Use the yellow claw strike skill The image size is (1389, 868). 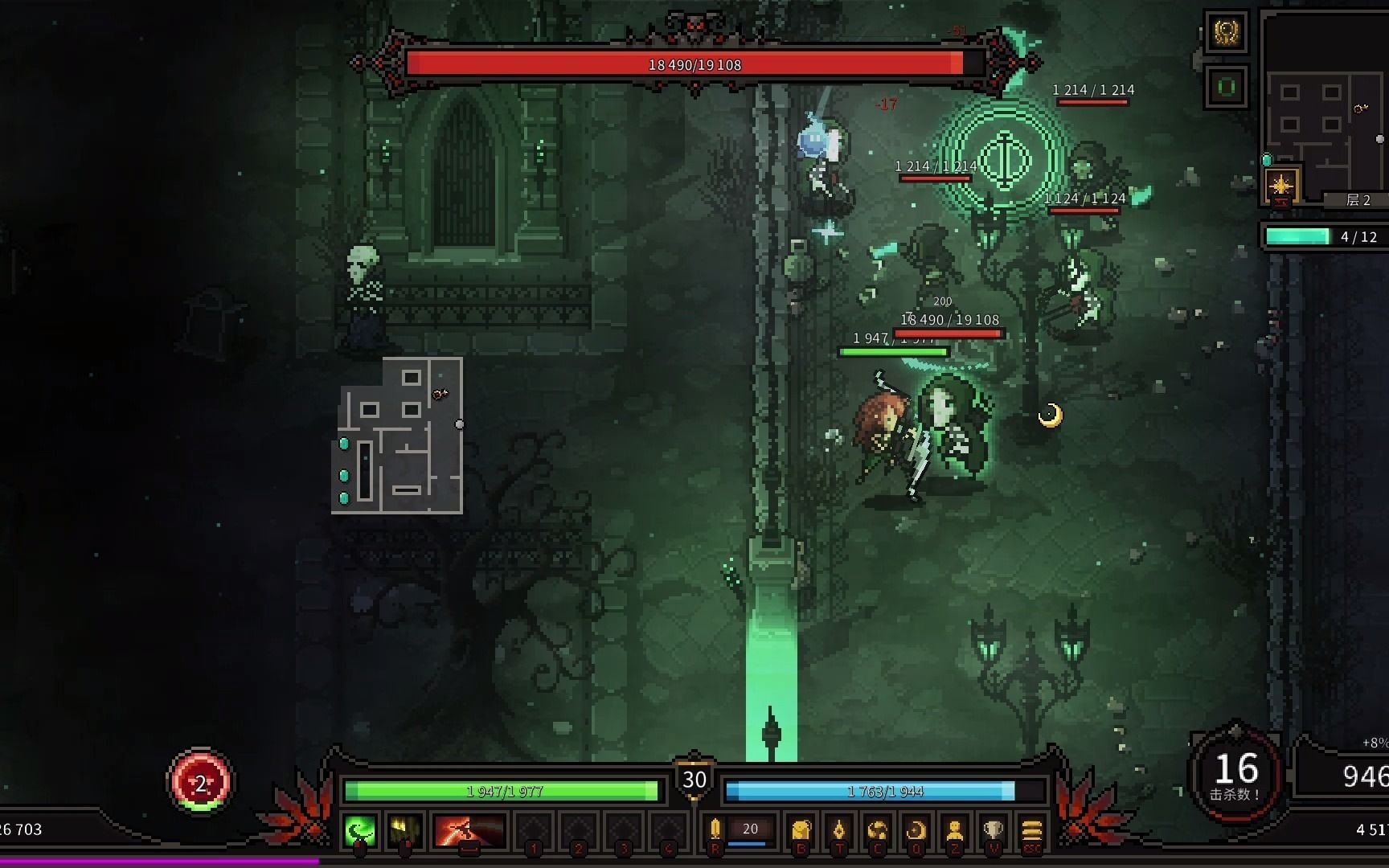click(x=404, y=830)
